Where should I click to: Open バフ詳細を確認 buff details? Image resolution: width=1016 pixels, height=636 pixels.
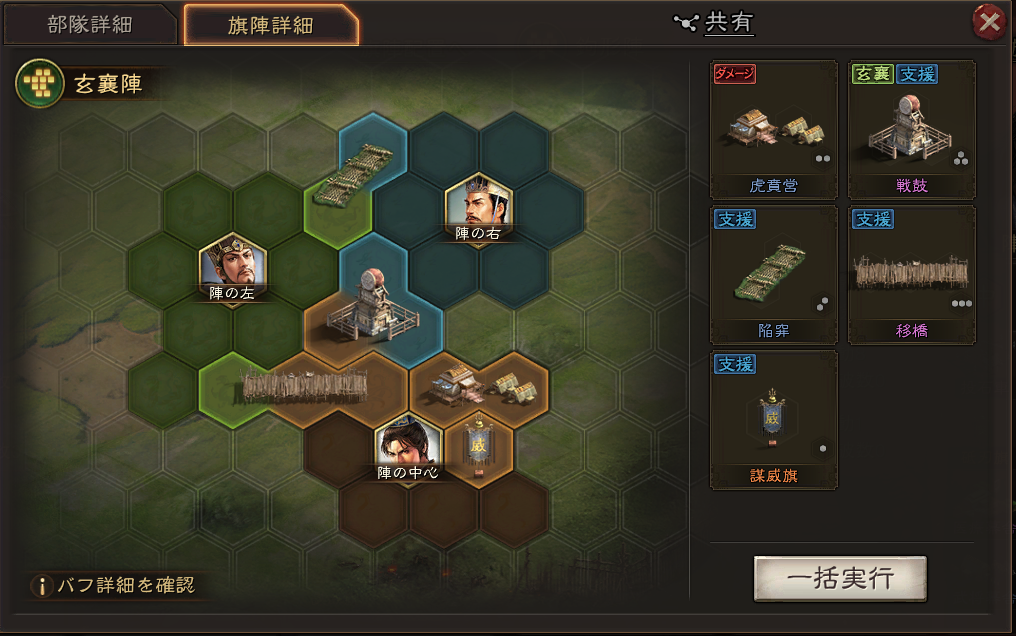115,586
